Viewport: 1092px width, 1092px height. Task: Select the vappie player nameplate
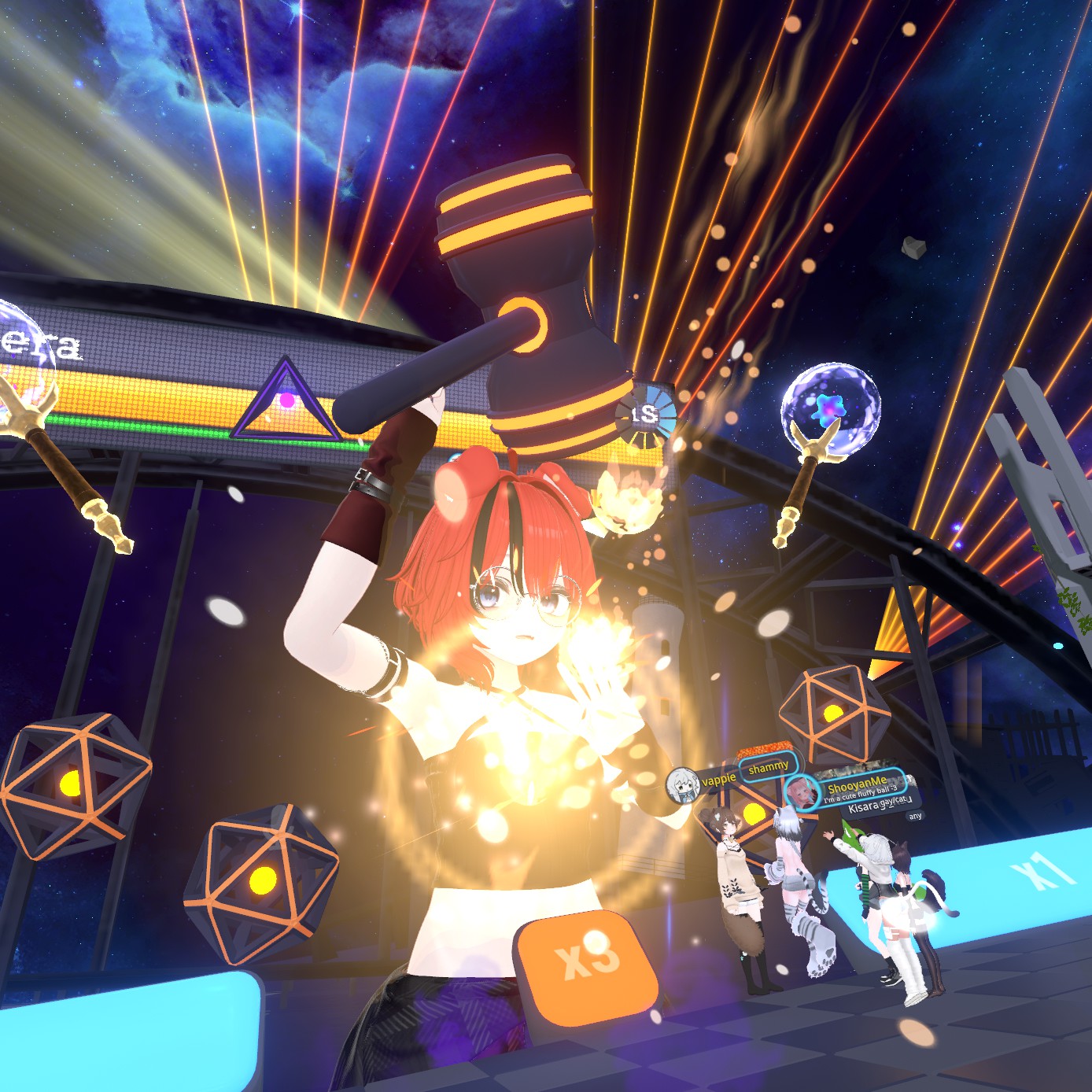(x=718, y=780)
